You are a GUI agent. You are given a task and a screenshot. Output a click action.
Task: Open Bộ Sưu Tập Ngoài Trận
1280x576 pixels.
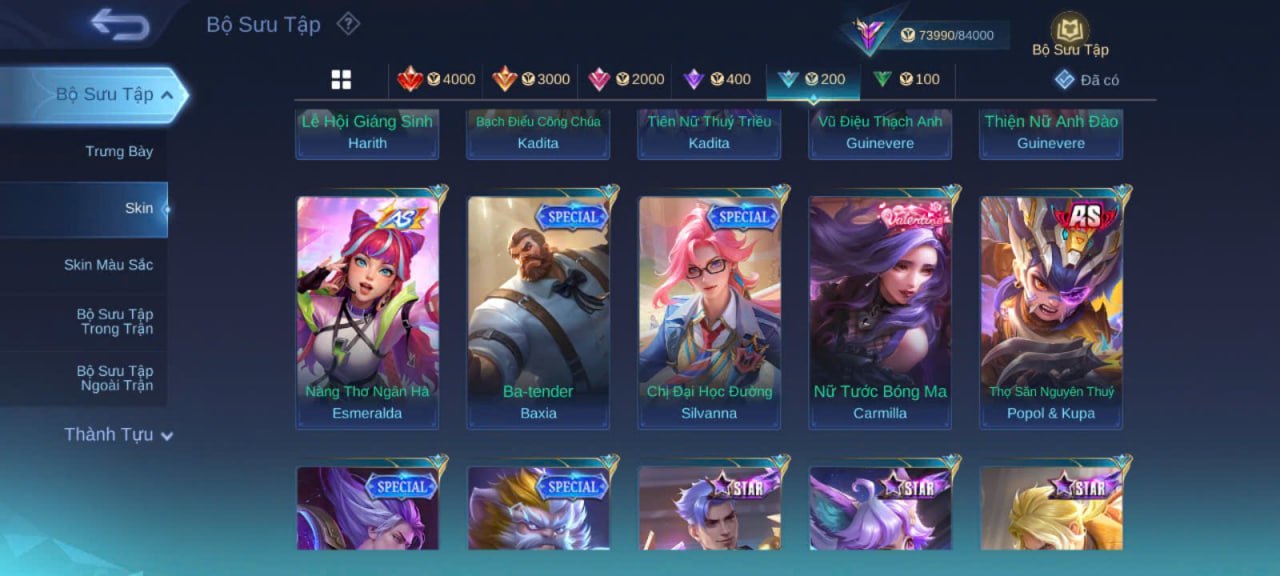[116, 378]
